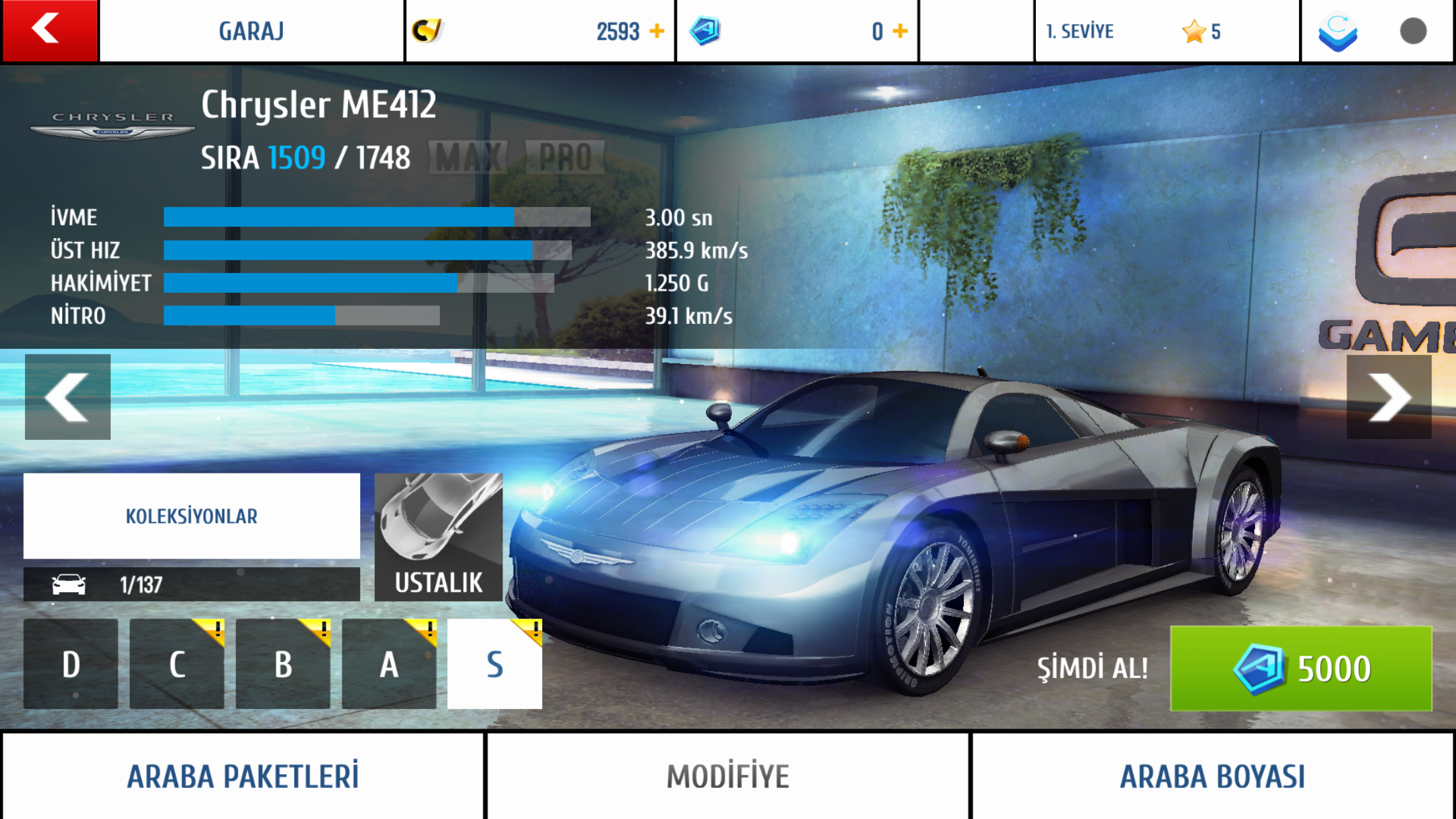Open the Modifiye upgrades menu
This screenshot has width=1456, height=819.
coord(728,776)
